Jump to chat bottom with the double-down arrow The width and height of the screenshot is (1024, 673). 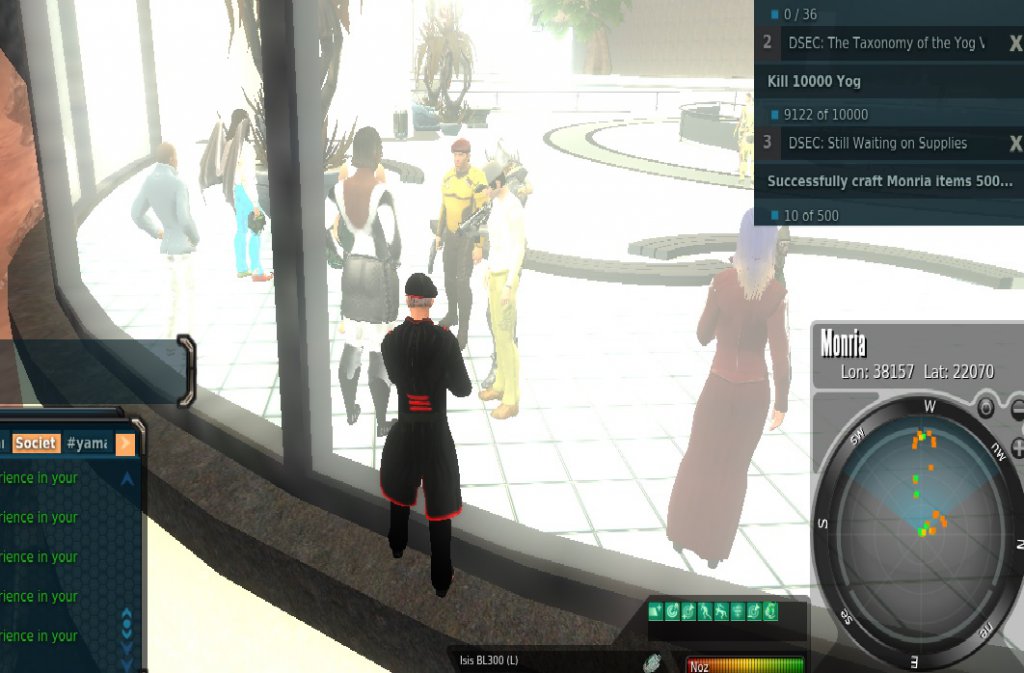pyautogui.click(x=127, y=660)
